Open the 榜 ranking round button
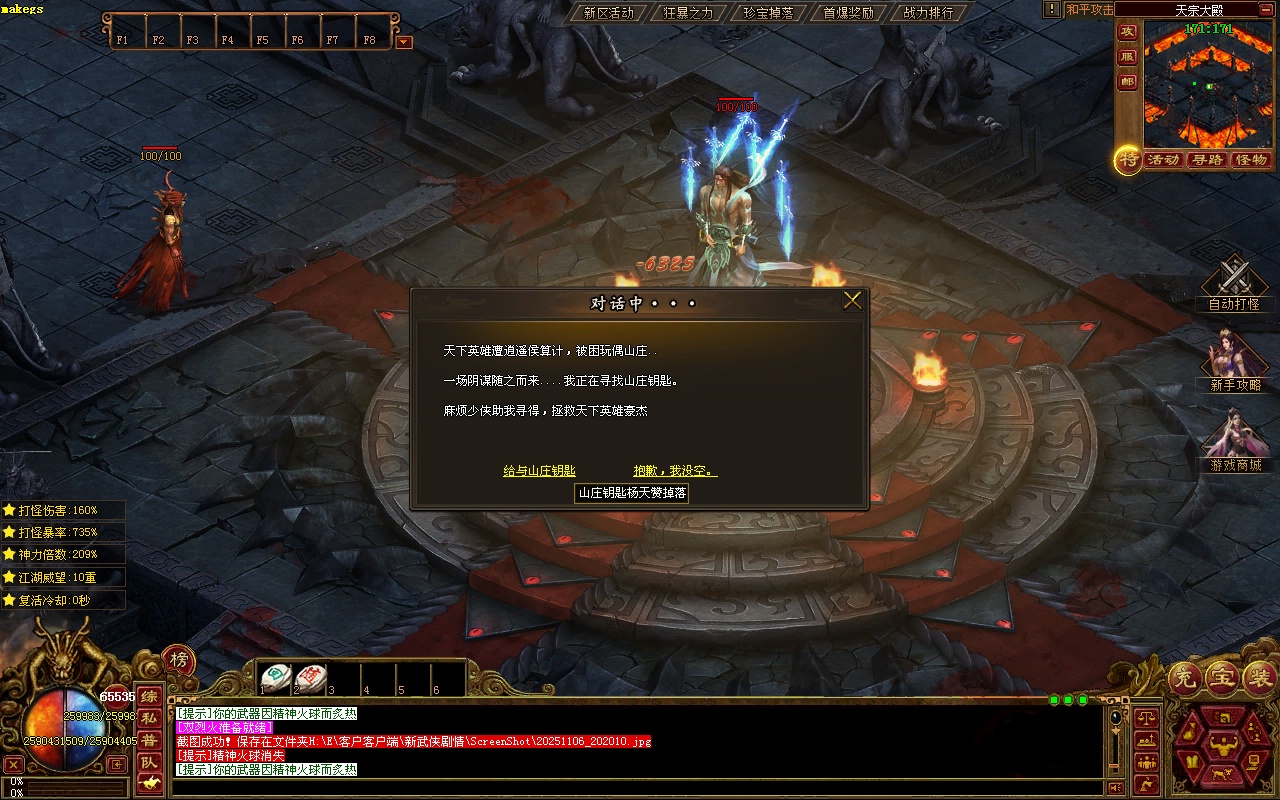The height and width of the screenshot is (800, 1280). pyautogui.click(x=178, y=660)
